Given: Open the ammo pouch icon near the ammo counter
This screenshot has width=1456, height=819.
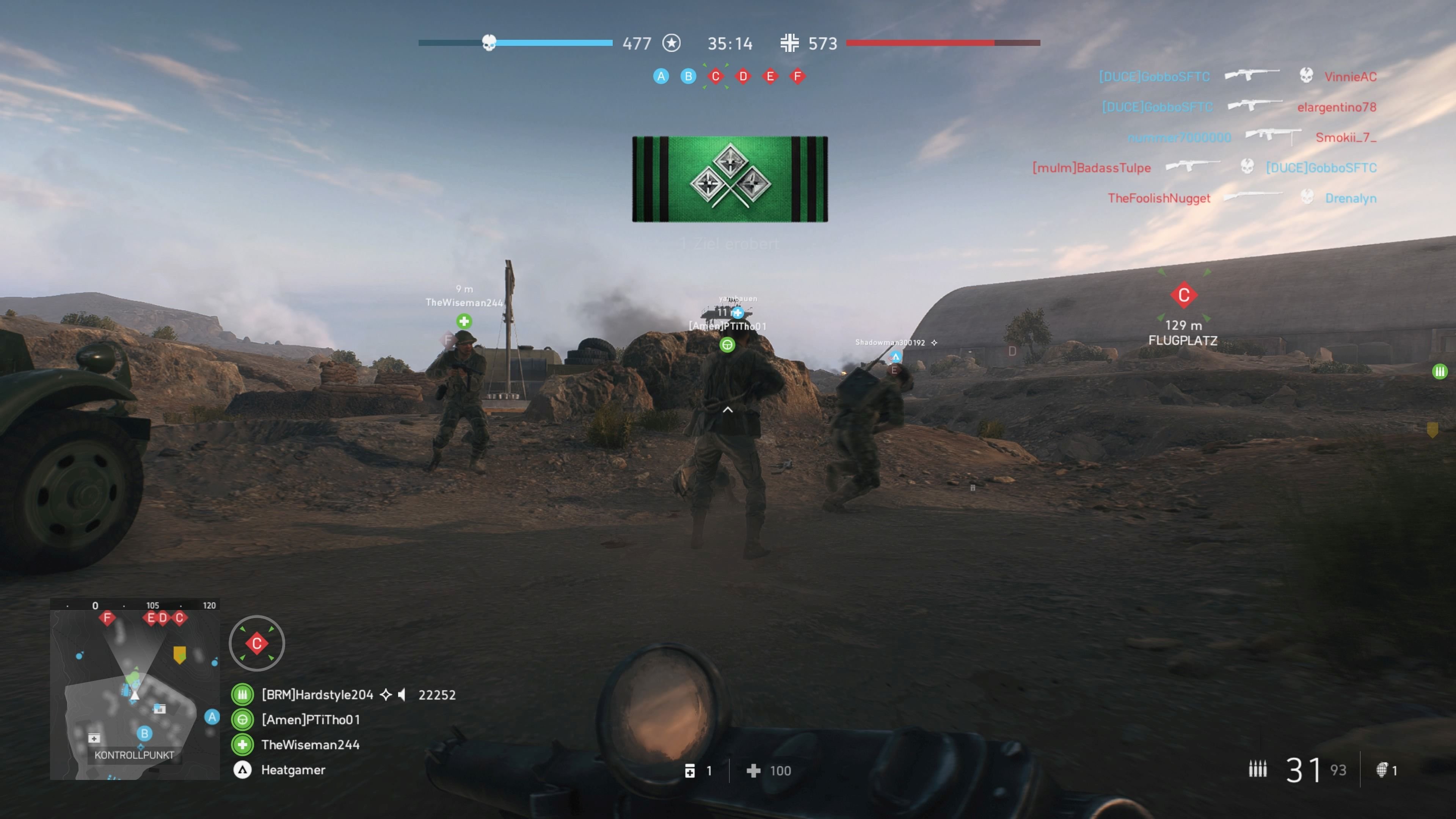Looking at the screenshot, I should pyautogui.click(x=691, y=771).
